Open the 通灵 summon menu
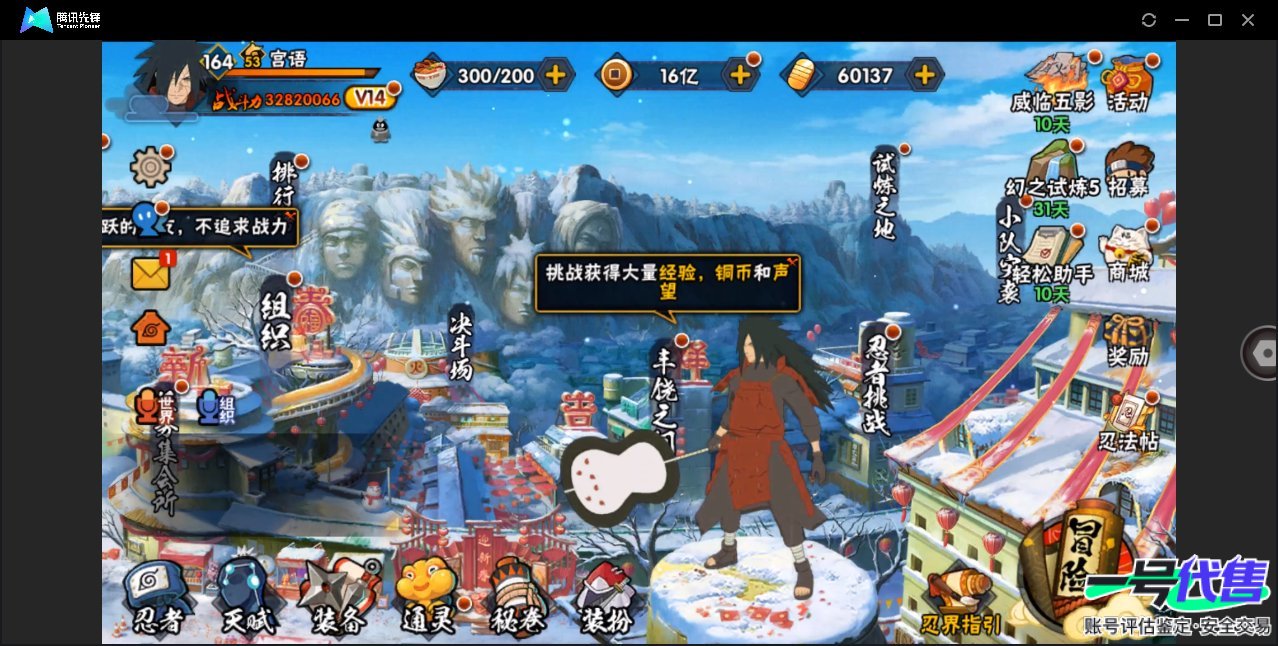The image size is (1278, 646). (428, 597)
